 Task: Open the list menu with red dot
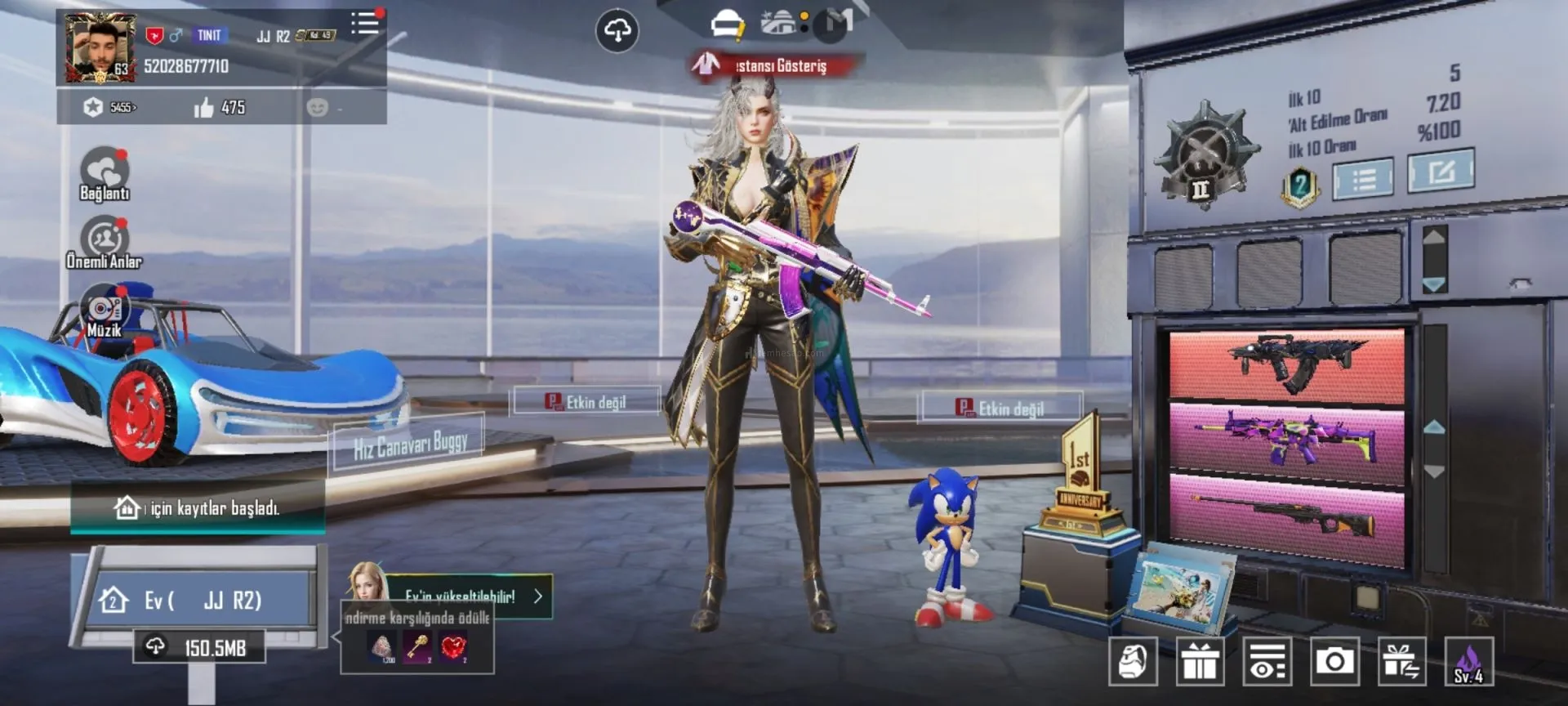click(x=365, y=24)
